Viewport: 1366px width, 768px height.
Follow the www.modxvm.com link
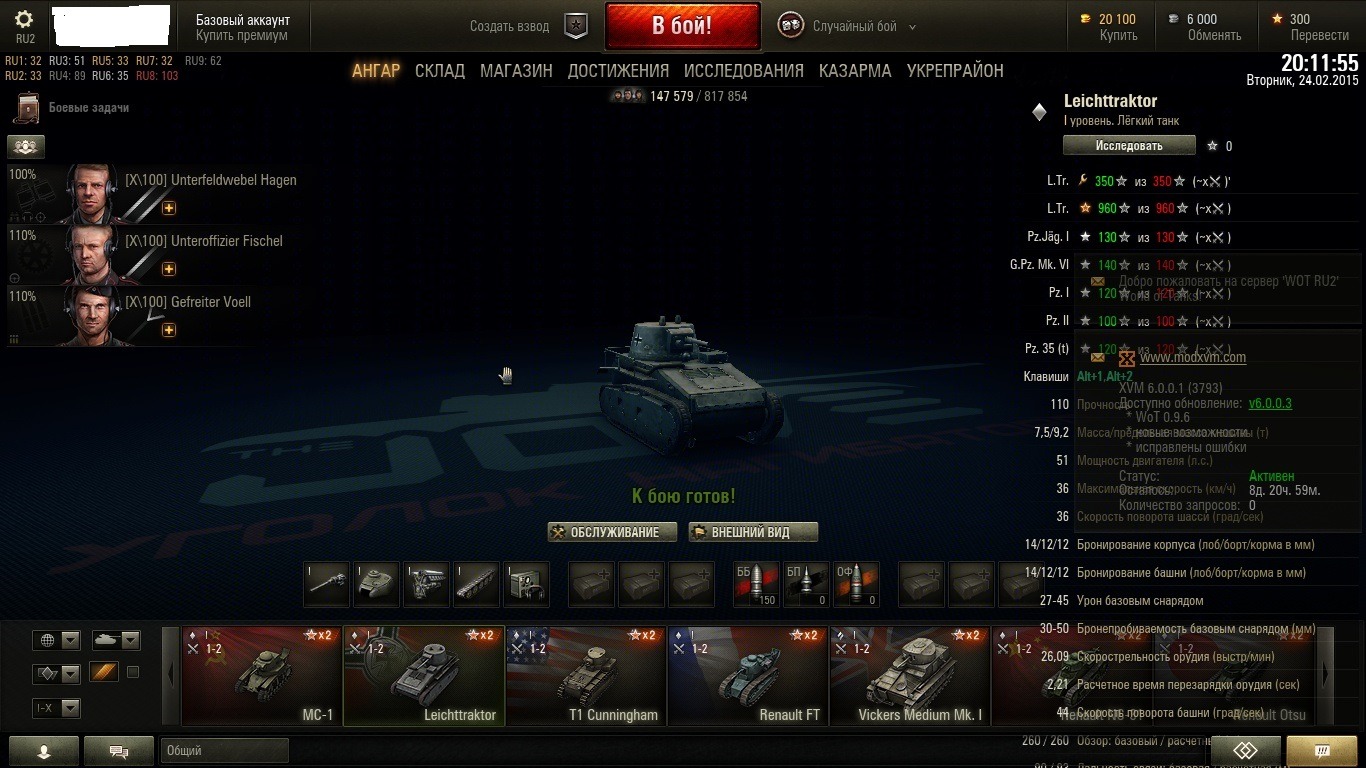[x=1192, y=357]
